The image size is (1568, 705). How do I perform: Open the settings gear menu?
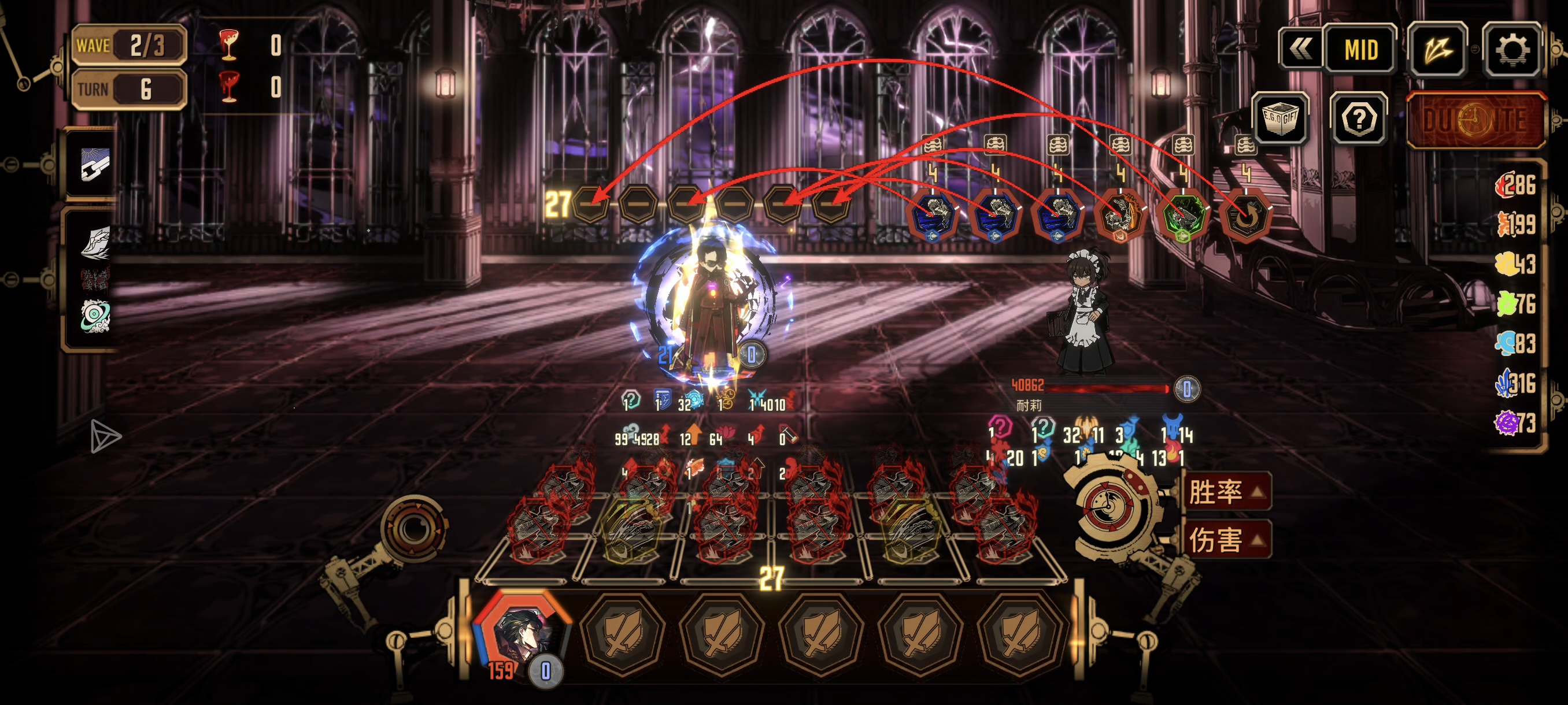(1511, 50)
